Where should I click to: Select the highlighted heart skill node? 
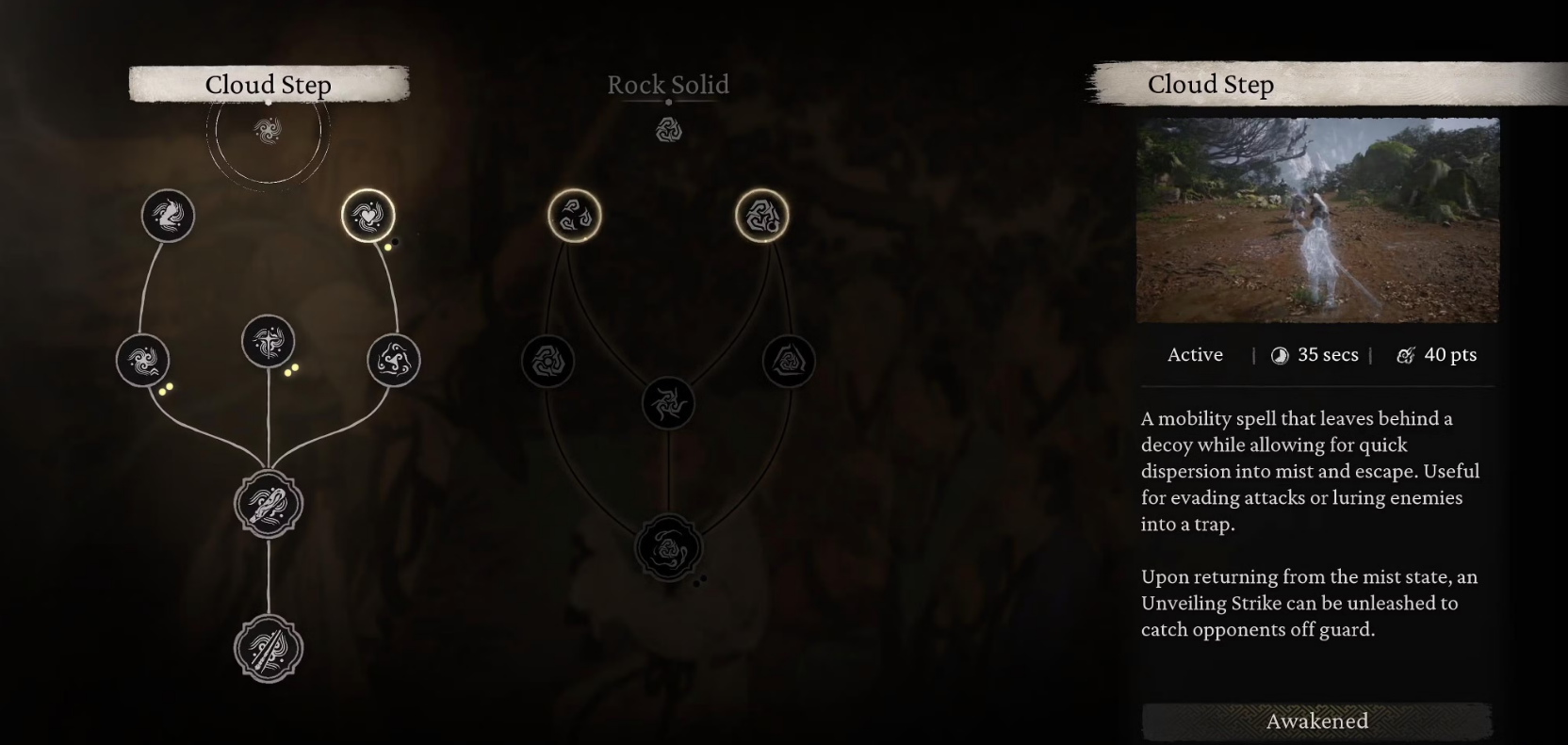coord(367,216)
